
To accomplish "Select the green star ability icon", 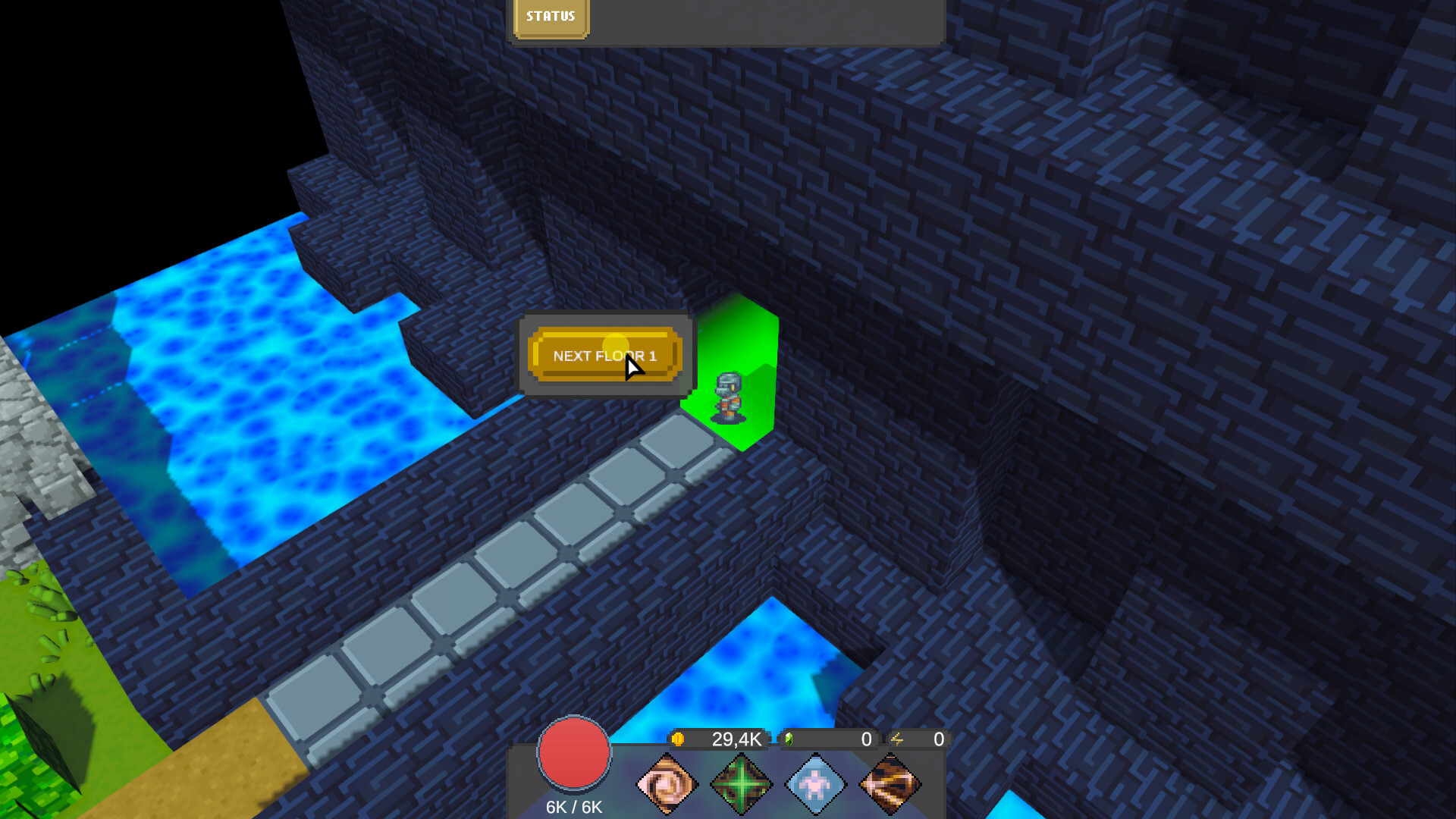I will click(742, 783).
